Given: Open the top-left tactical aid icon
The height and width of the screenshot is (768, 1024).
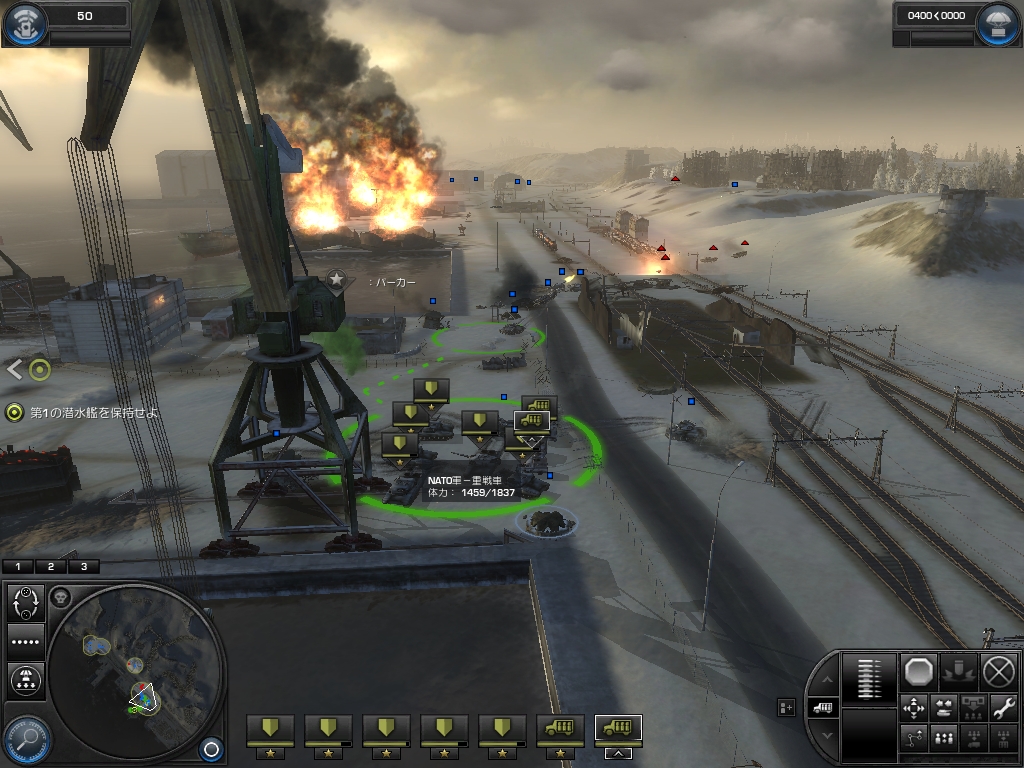Looking at the screenshot, I should click(24, 24).
